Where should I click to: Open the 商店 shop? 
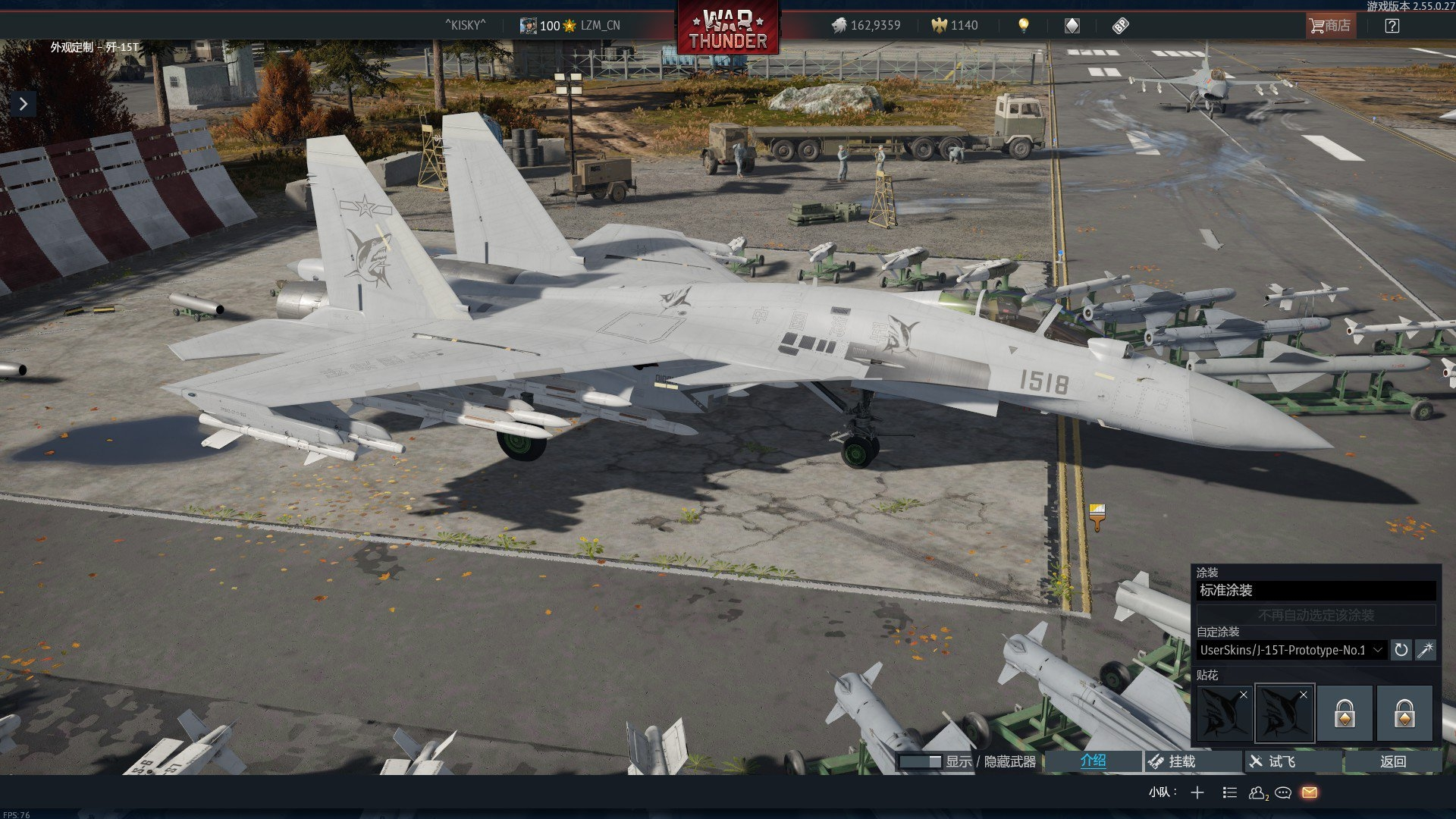coord(1330,26)
